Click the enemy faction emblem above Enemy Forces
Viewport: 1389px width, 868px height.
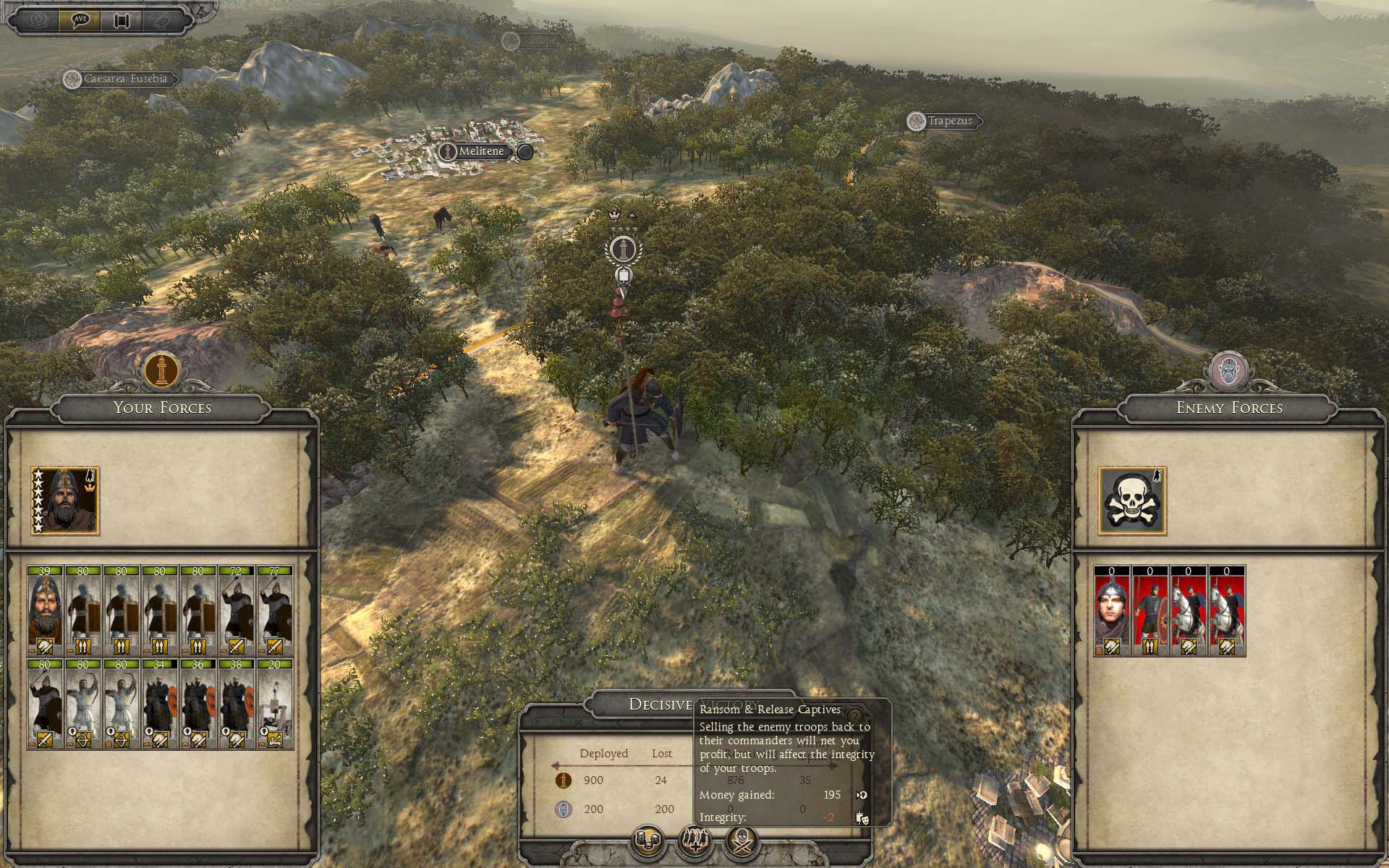(x=1228, y=370)
